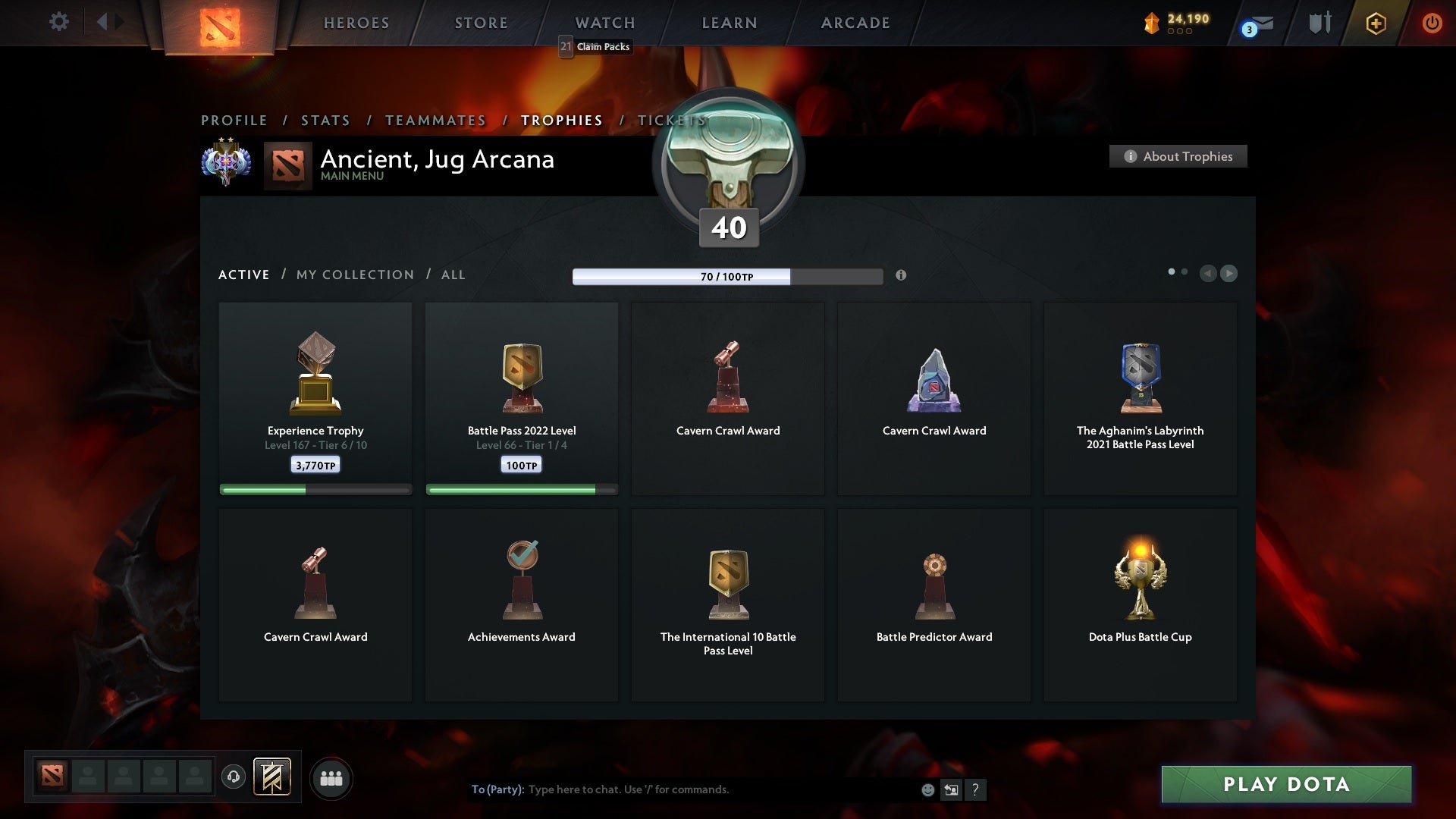1456x819 pixels.
Task: Click the left pagination arrow
Action: [1208, 274]
